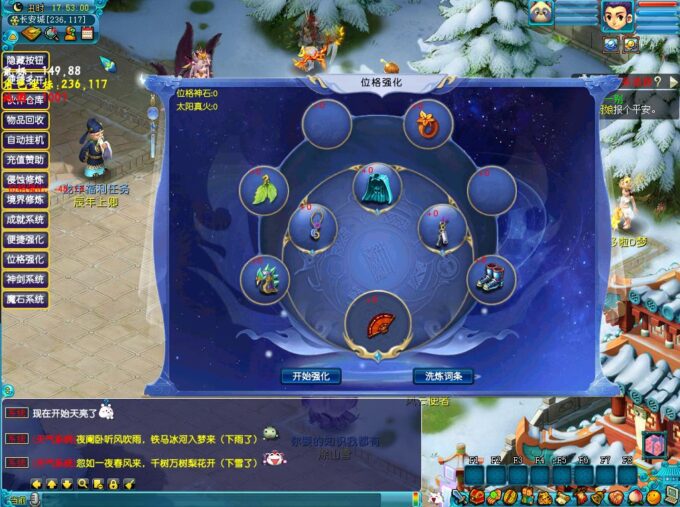Open the 神剑系统 divine sword menu
The height and width of the screenshot is (507, 680).
(x=25, y=280)
